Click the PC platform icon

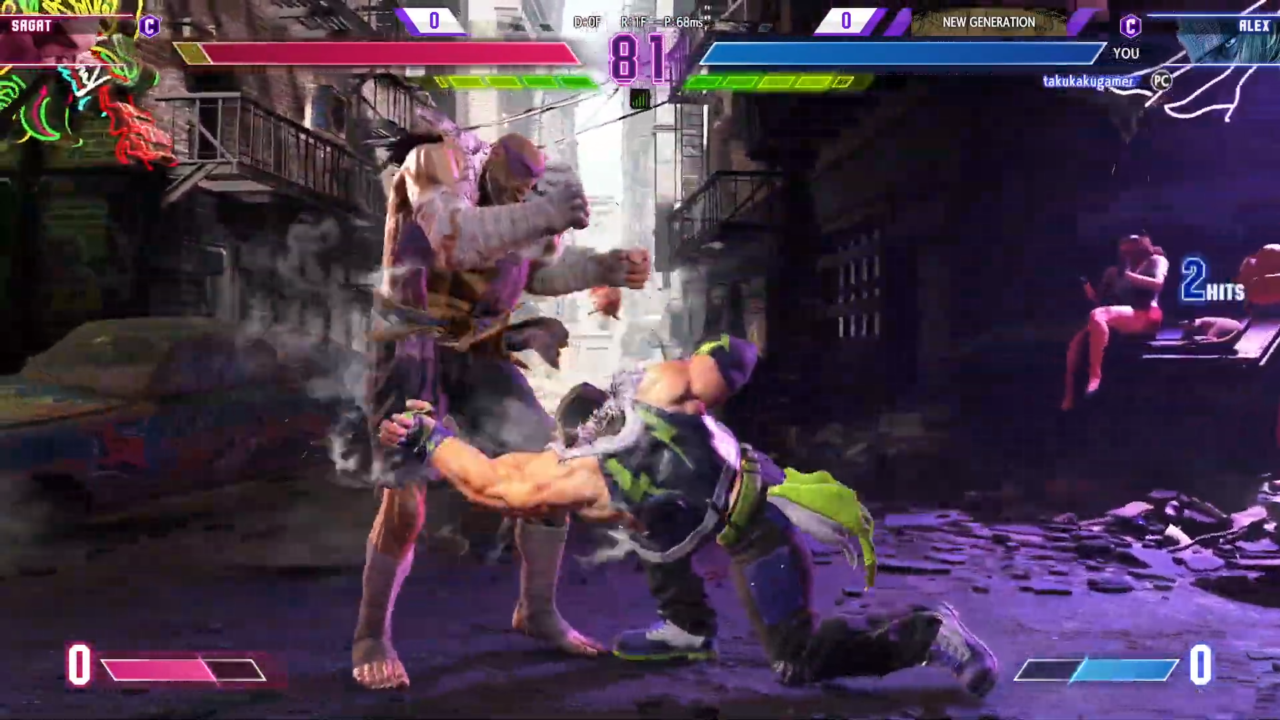(1160, 81)
